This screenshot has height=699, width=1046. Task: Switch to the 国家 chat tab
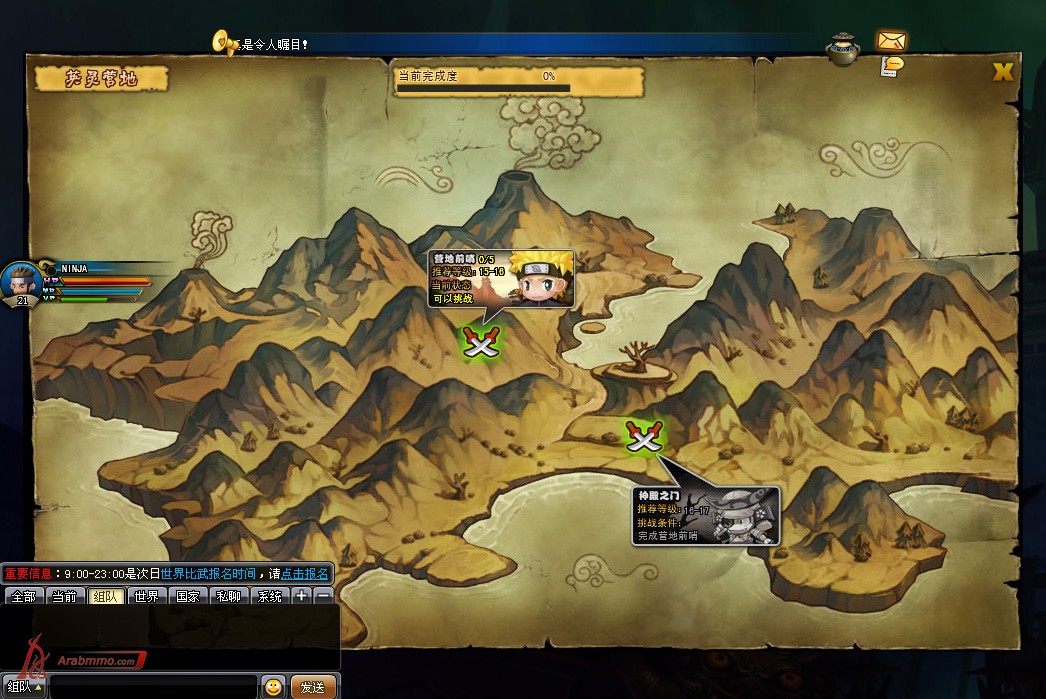(x=187, y=597)
